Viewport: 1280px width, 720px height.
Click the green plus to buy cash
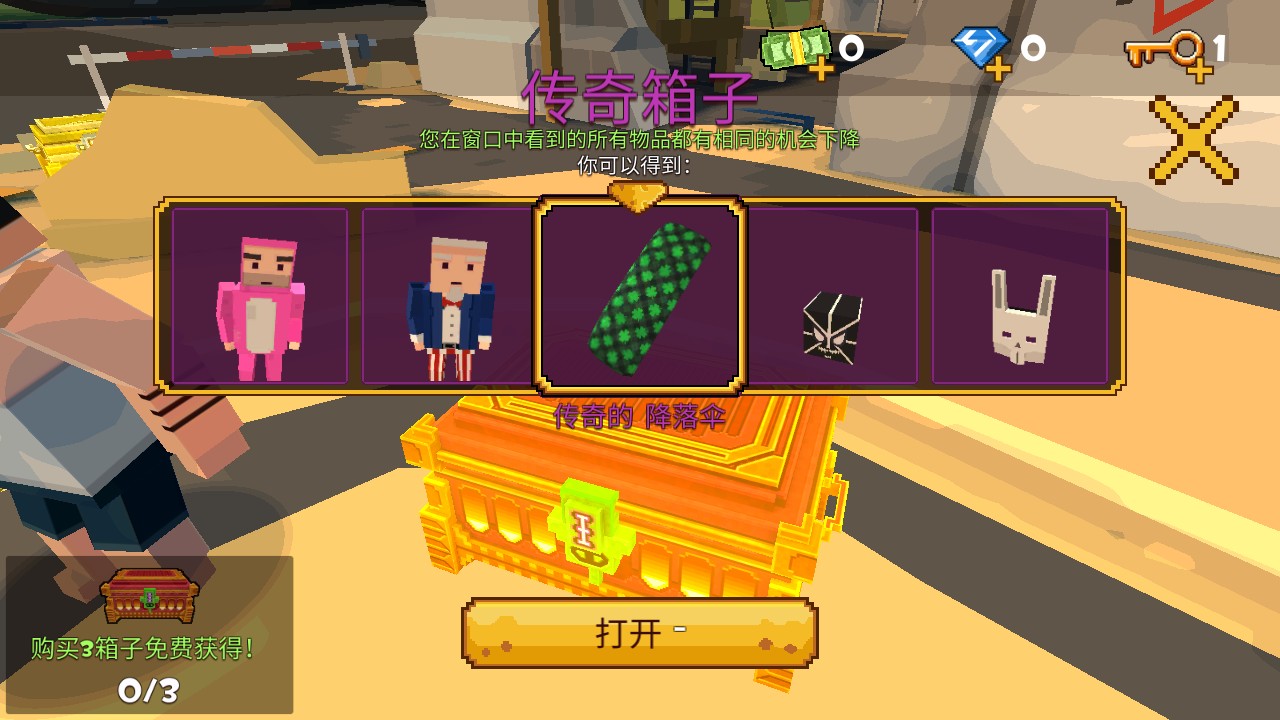pyautogui.click(x=820, y=70)
